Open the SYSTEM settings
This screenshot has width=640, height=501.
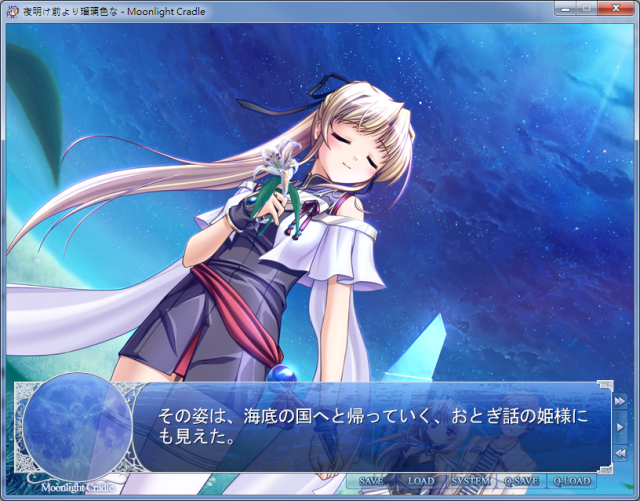click(x=471, y=481)
